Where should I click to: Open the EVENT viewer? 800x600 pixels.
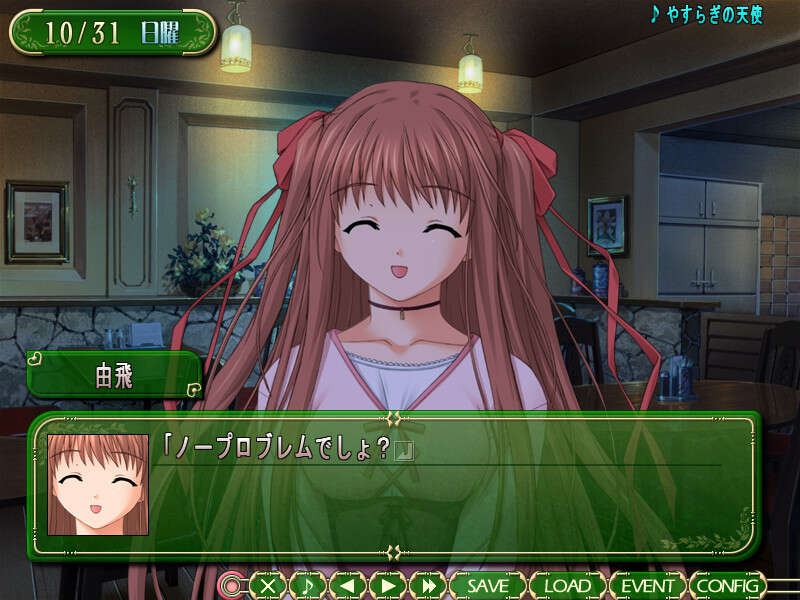[648, 586]
